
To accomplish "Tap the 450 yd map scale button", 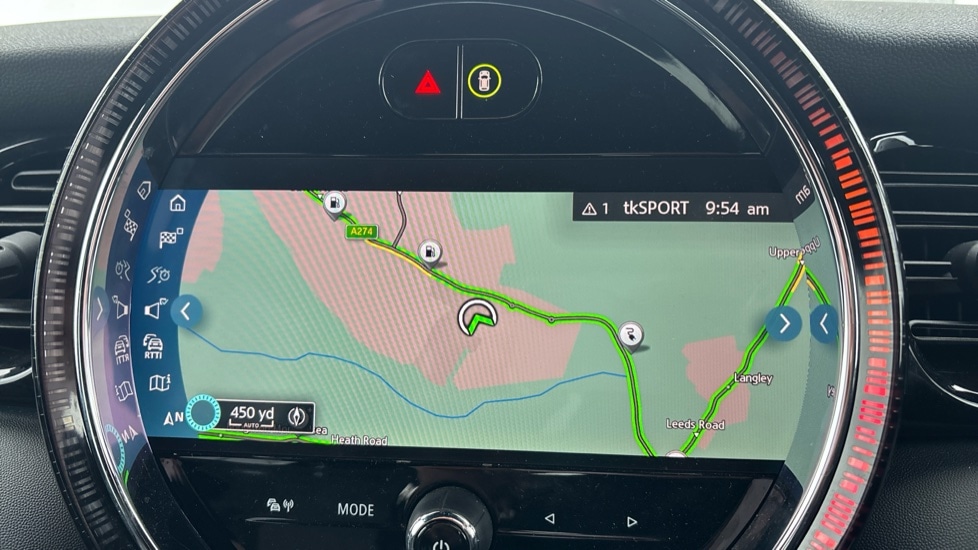I will (251, 415).
